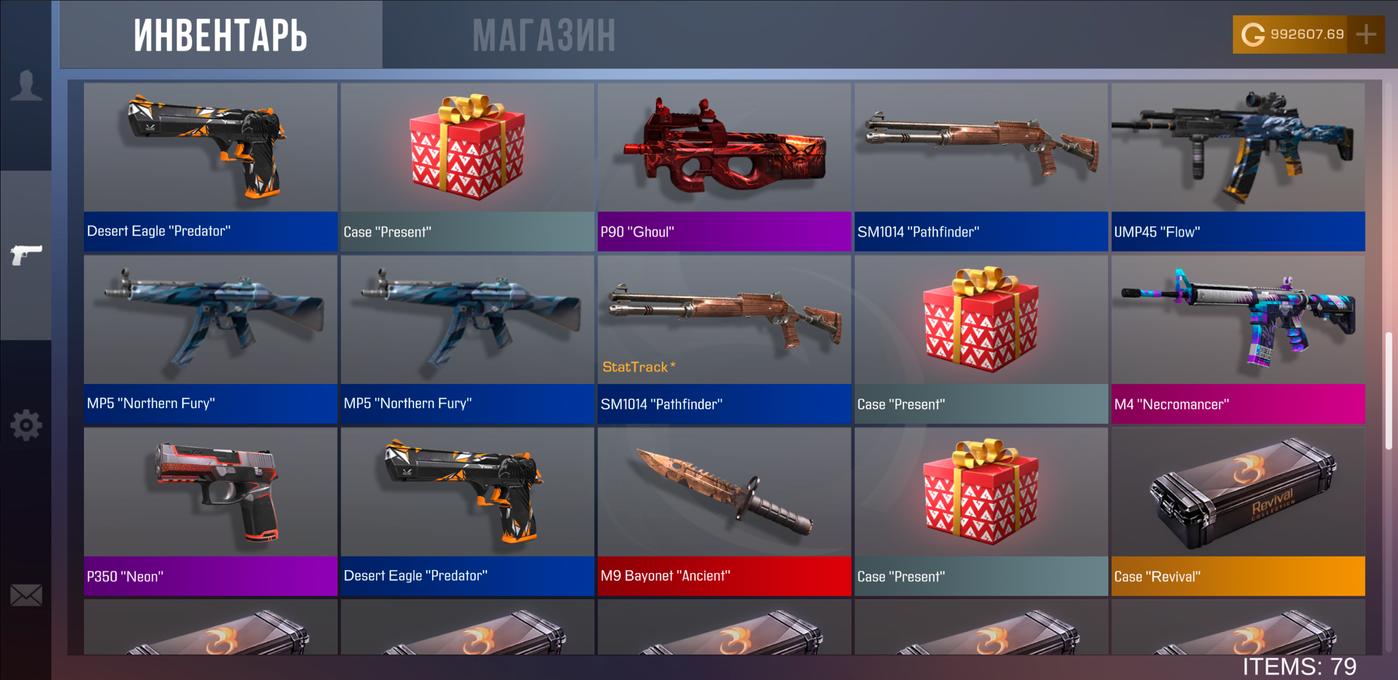The image size is (1398, 680).
Task: Open settings via the gear icon
Action: [x=26, y=426]
